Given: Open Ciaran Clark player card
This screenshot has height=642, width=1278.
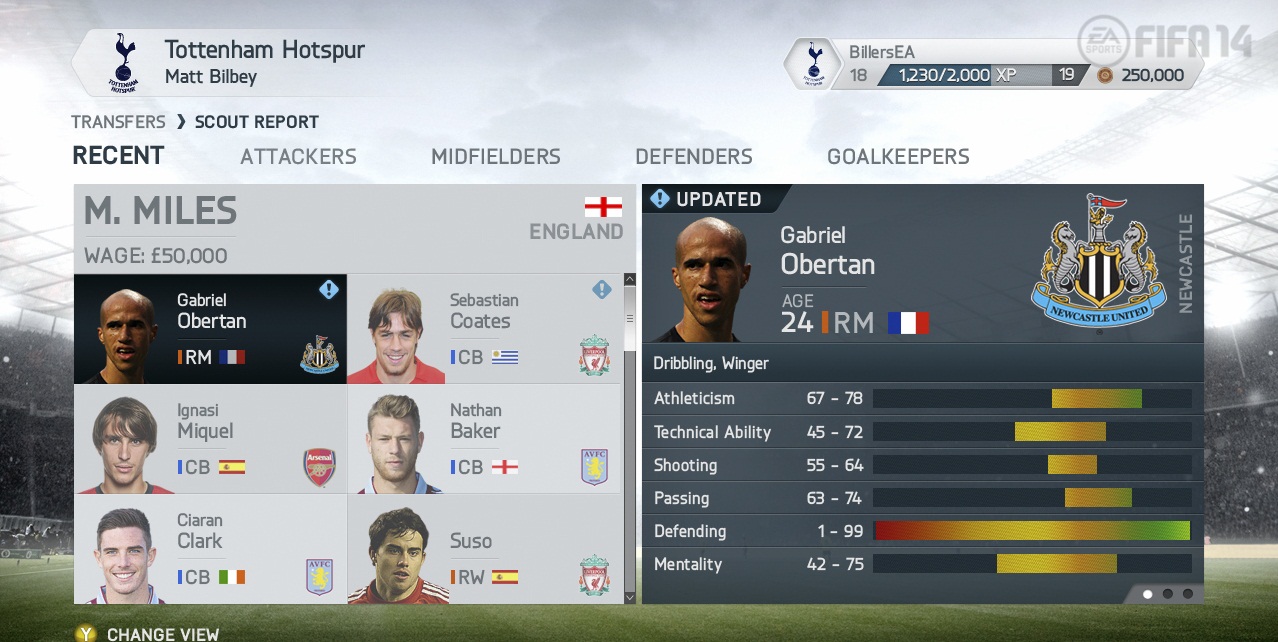Looking at the screenshot, I should tap(210, 549).
